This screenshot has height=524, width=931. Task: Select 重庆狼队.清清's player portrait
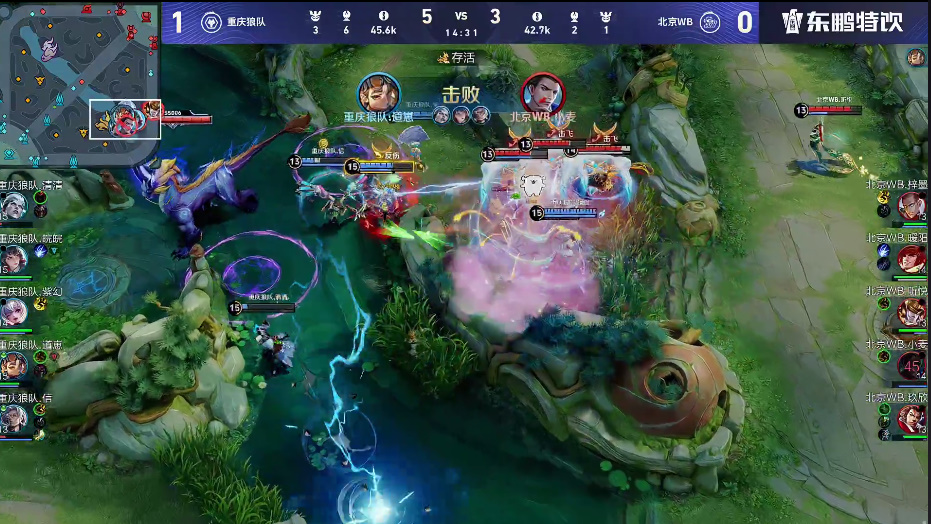pyautogui.click(x=13, y=205)
